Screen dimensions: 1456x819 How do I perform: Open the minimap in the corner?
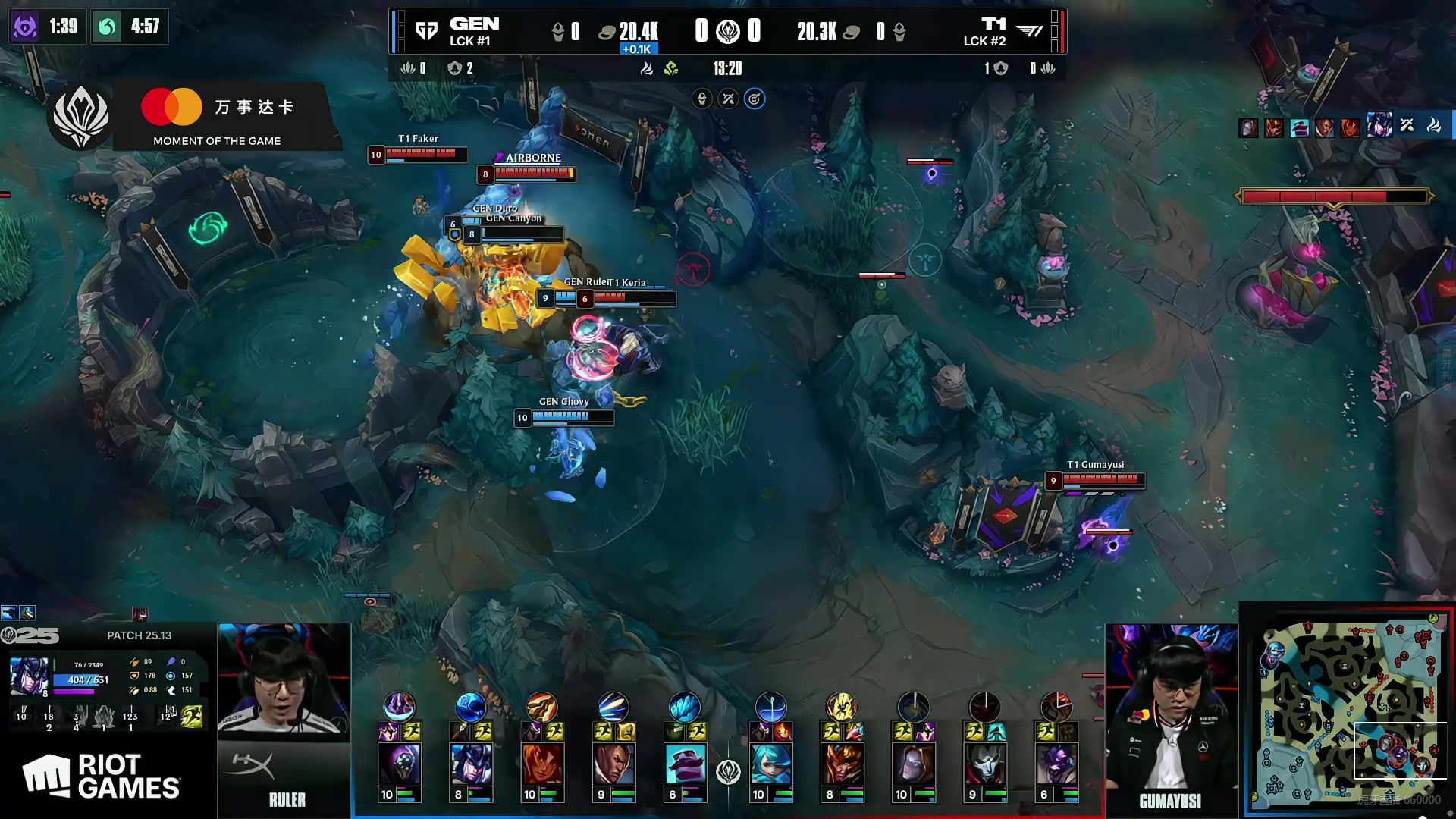1348,711
